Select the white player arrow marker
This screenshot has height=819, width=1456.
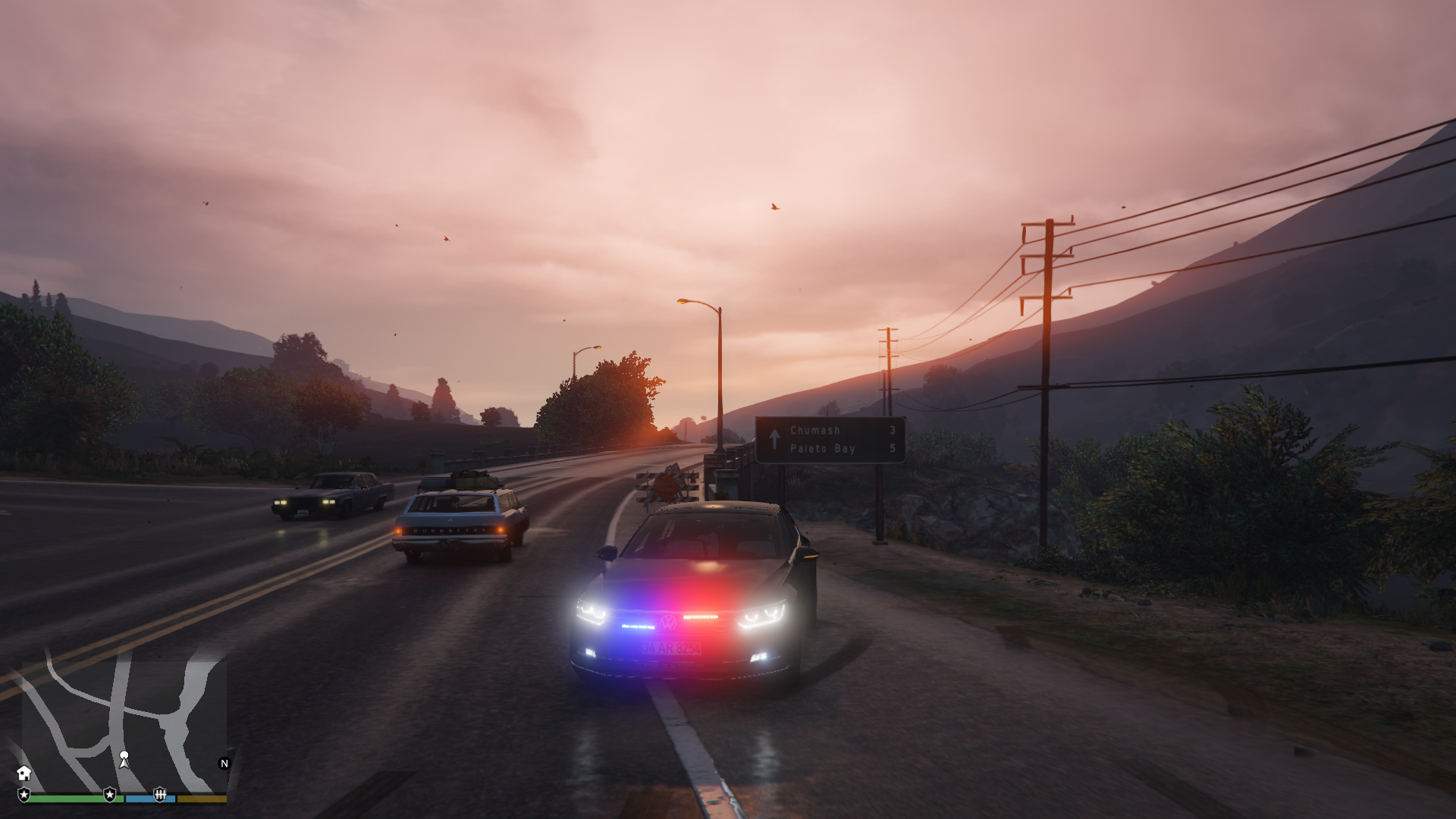point(124,758)
